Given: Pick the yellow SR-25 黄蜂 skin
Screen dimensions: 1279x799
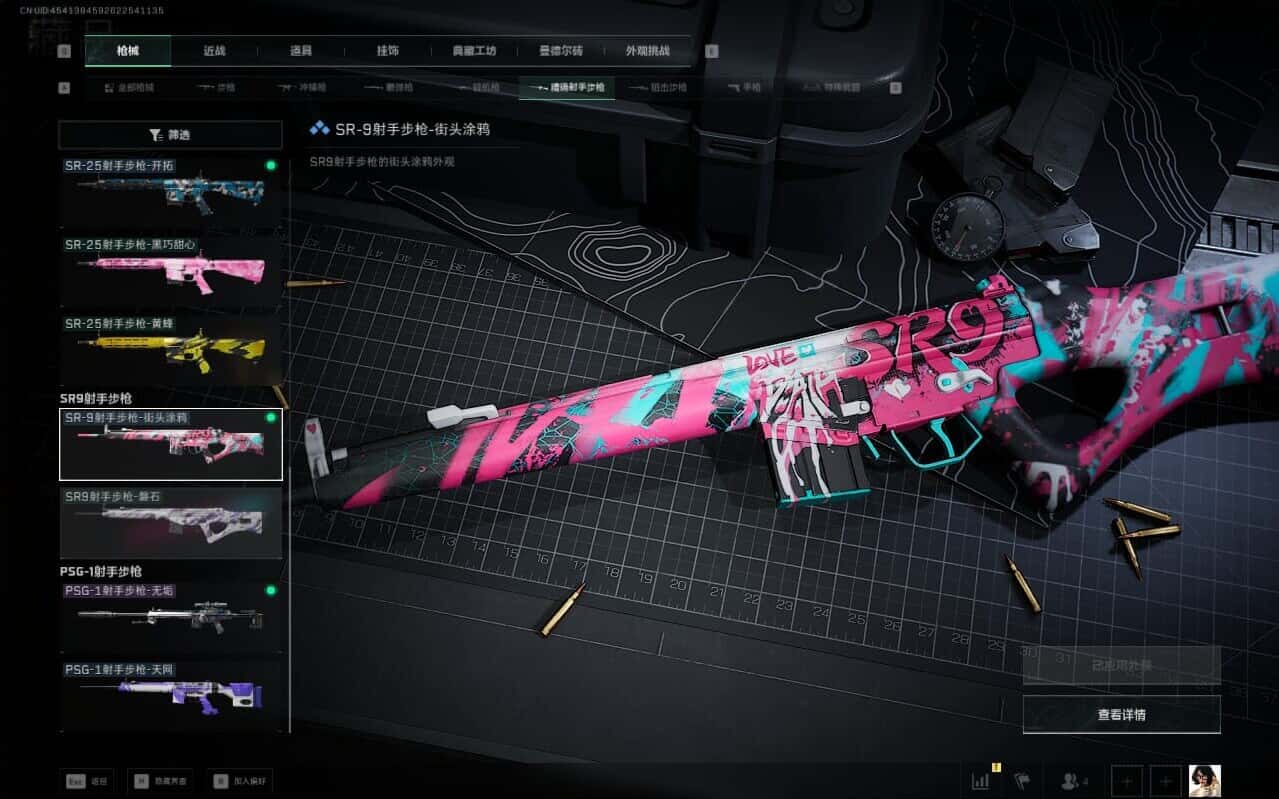Looking at the screenshot, I should [x=170, y=347].
